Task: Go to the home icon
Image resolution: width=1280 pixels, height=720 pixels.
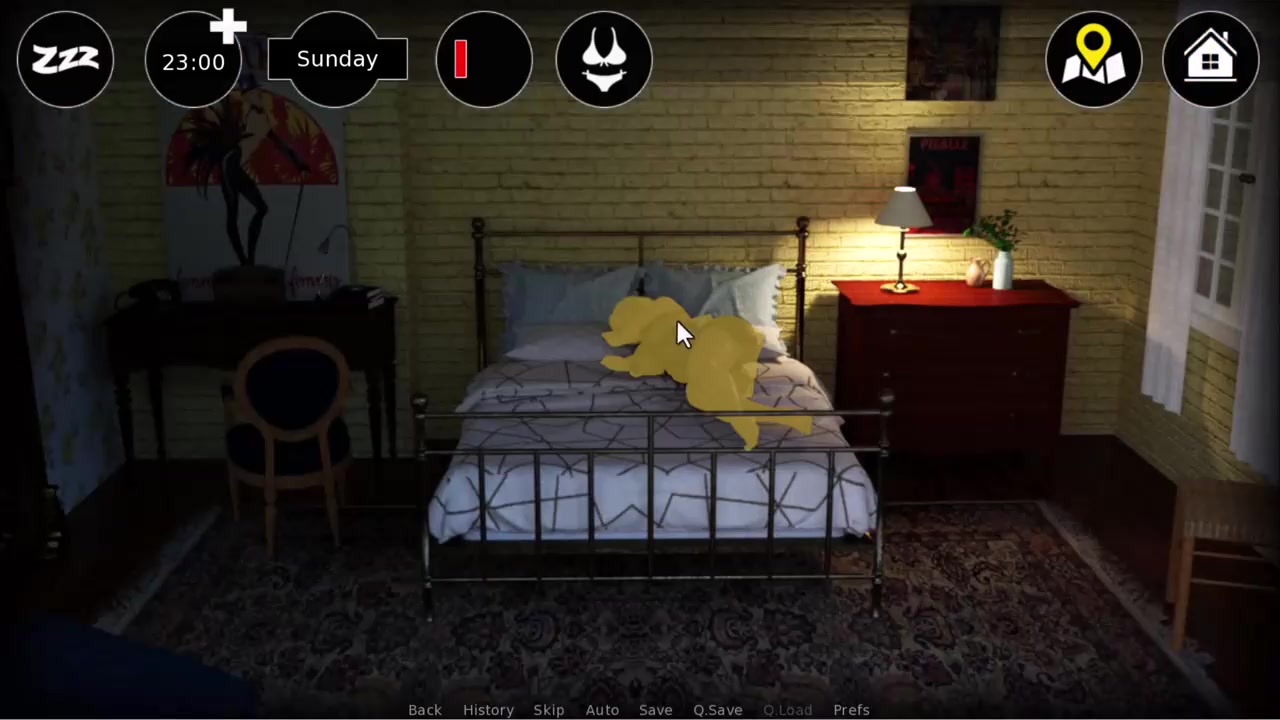Action: pyautogui.click(x=1210, y=60)
